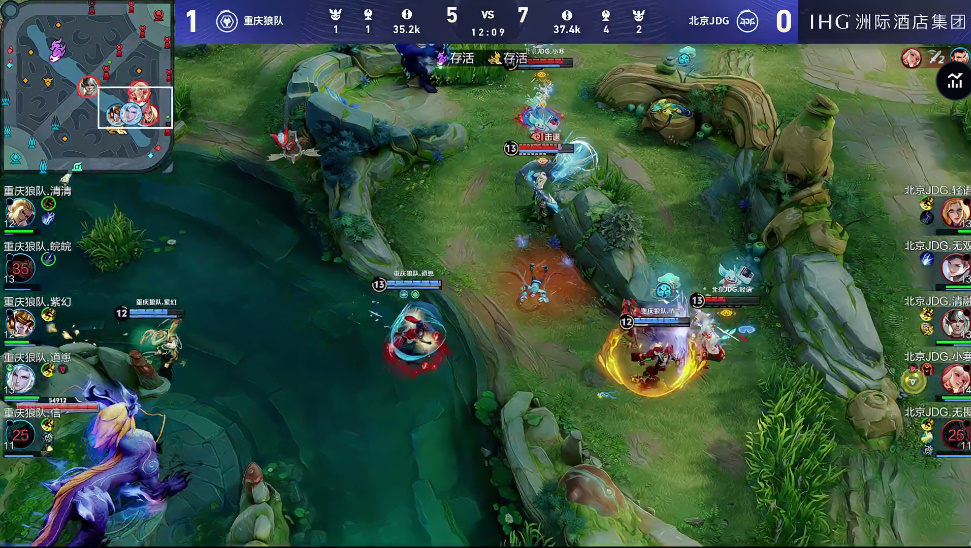The height and width of the screenshot is (548, 971).
Task: Select the top JDG player's blonde hero portrait
Action: pyautogui.click(x=954, y=211)
